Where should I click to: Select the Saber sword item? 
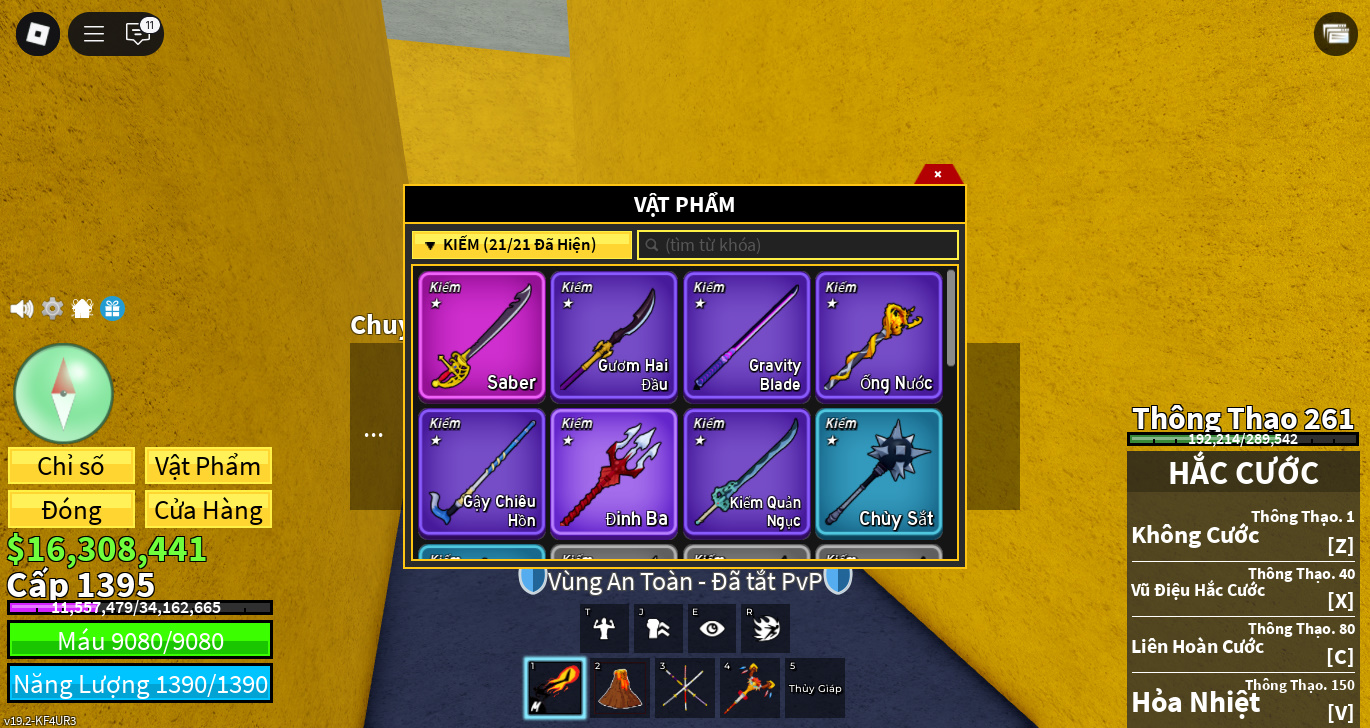(x=482, y=336)
